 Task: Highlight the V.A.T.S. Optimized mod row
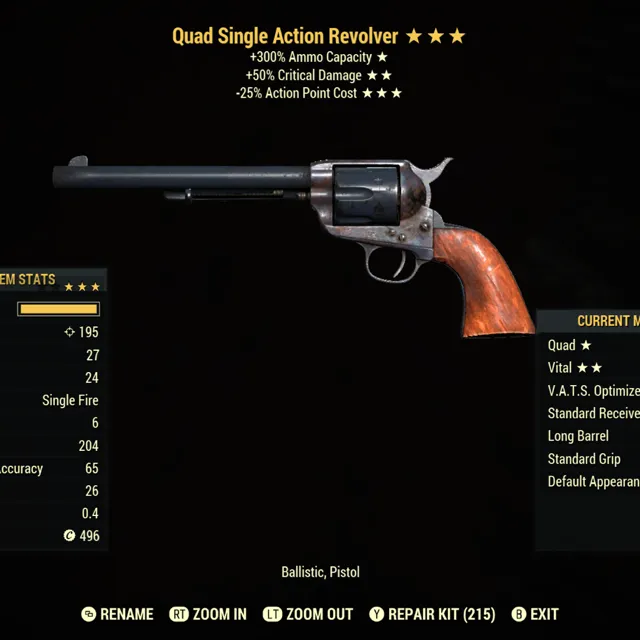593,391
